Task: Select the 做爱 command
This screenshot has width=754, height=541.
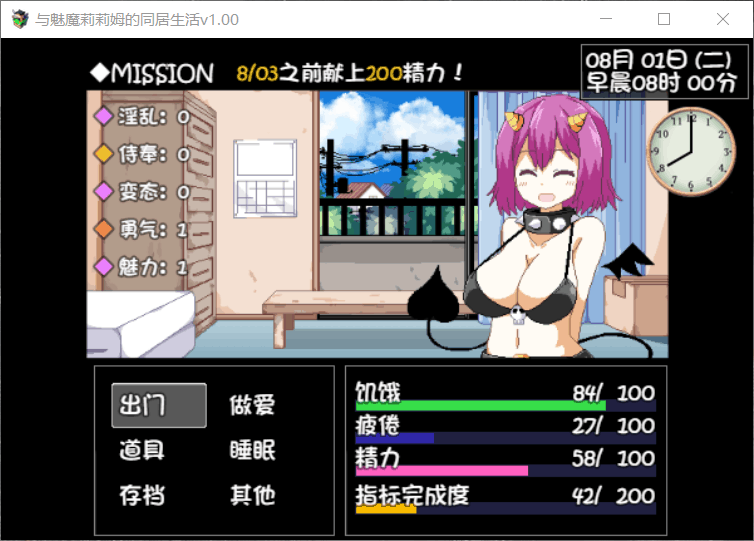Action: tap(252, 405)
